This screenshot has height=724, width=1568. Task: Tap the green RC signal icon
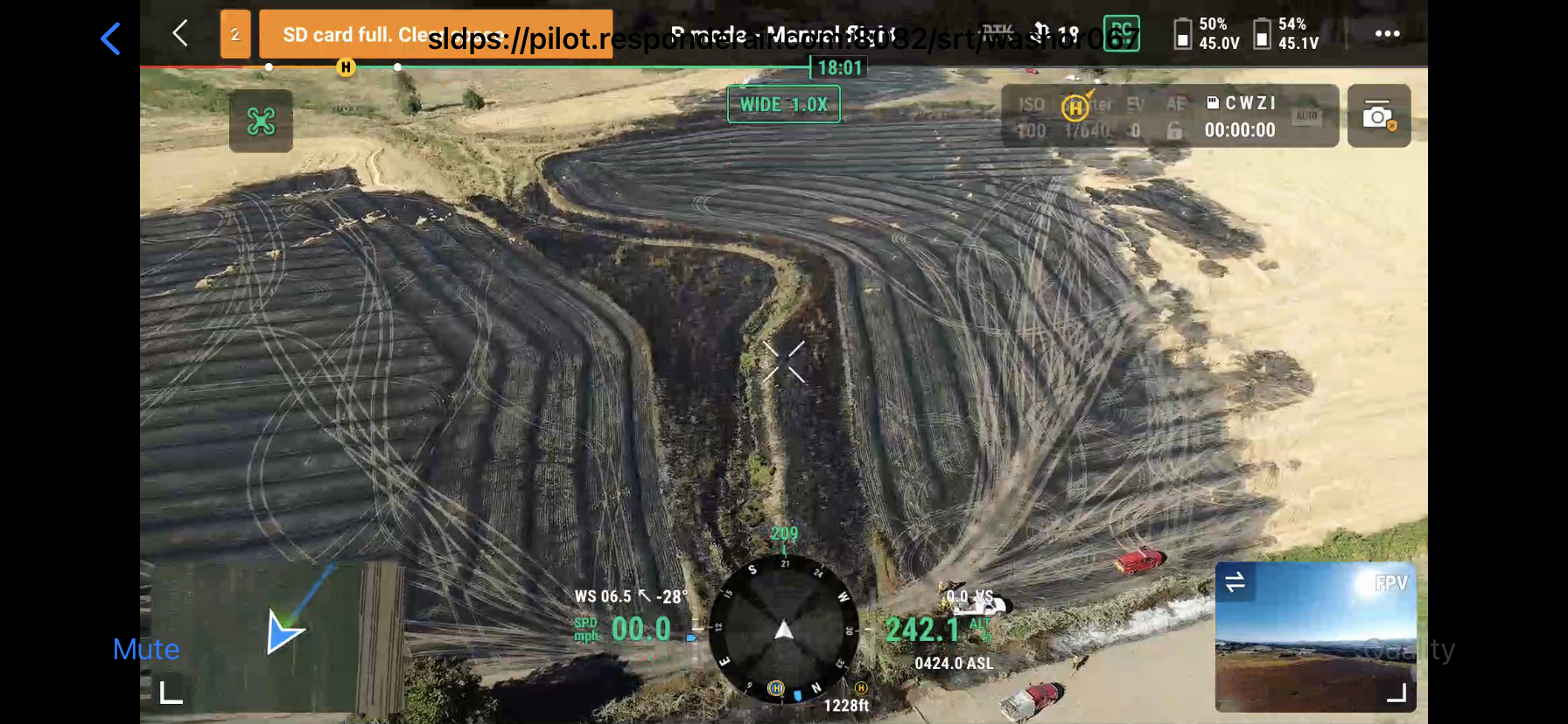1121,34
